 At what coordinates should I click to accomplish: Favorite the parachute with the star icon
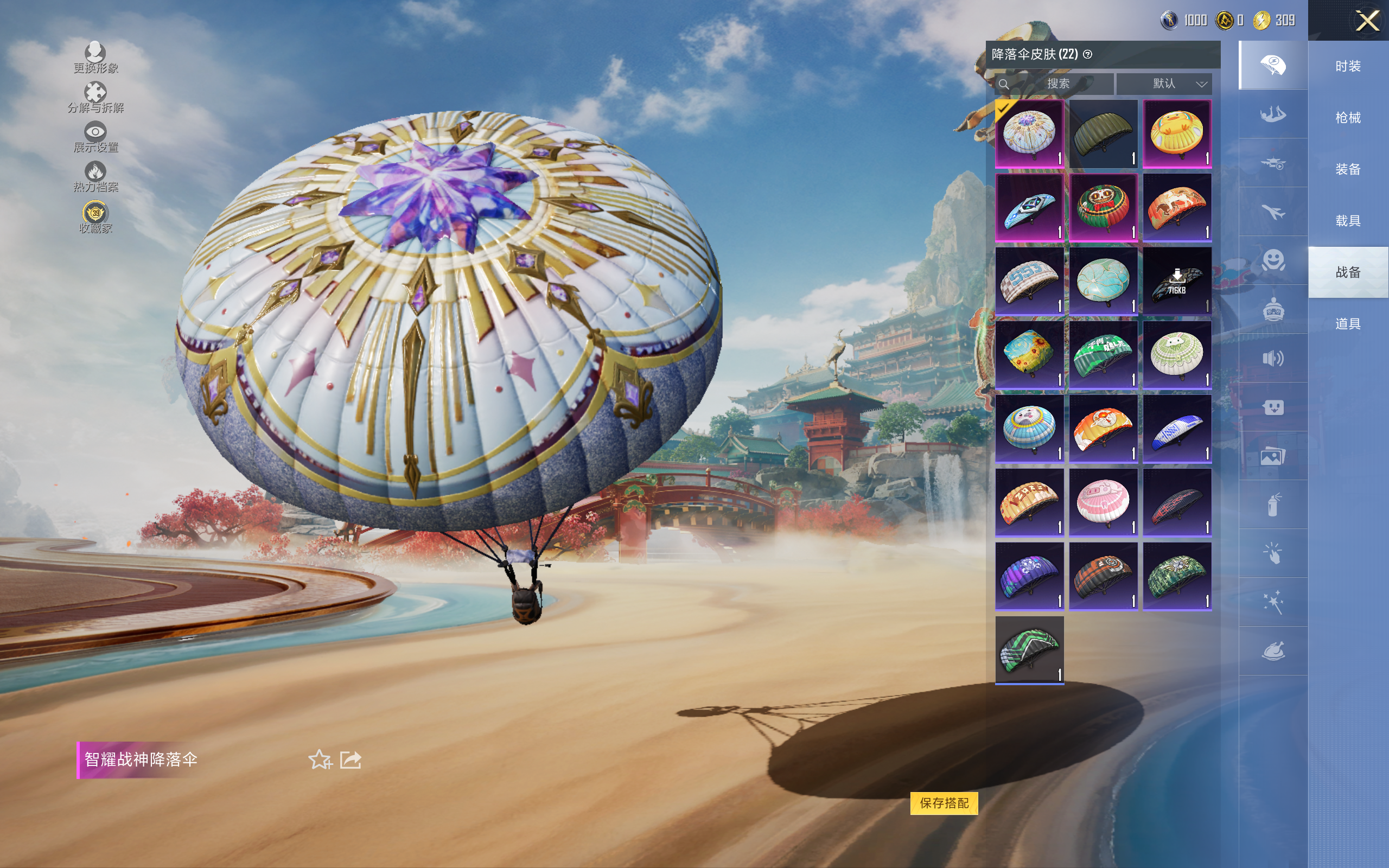pos(320,759)
